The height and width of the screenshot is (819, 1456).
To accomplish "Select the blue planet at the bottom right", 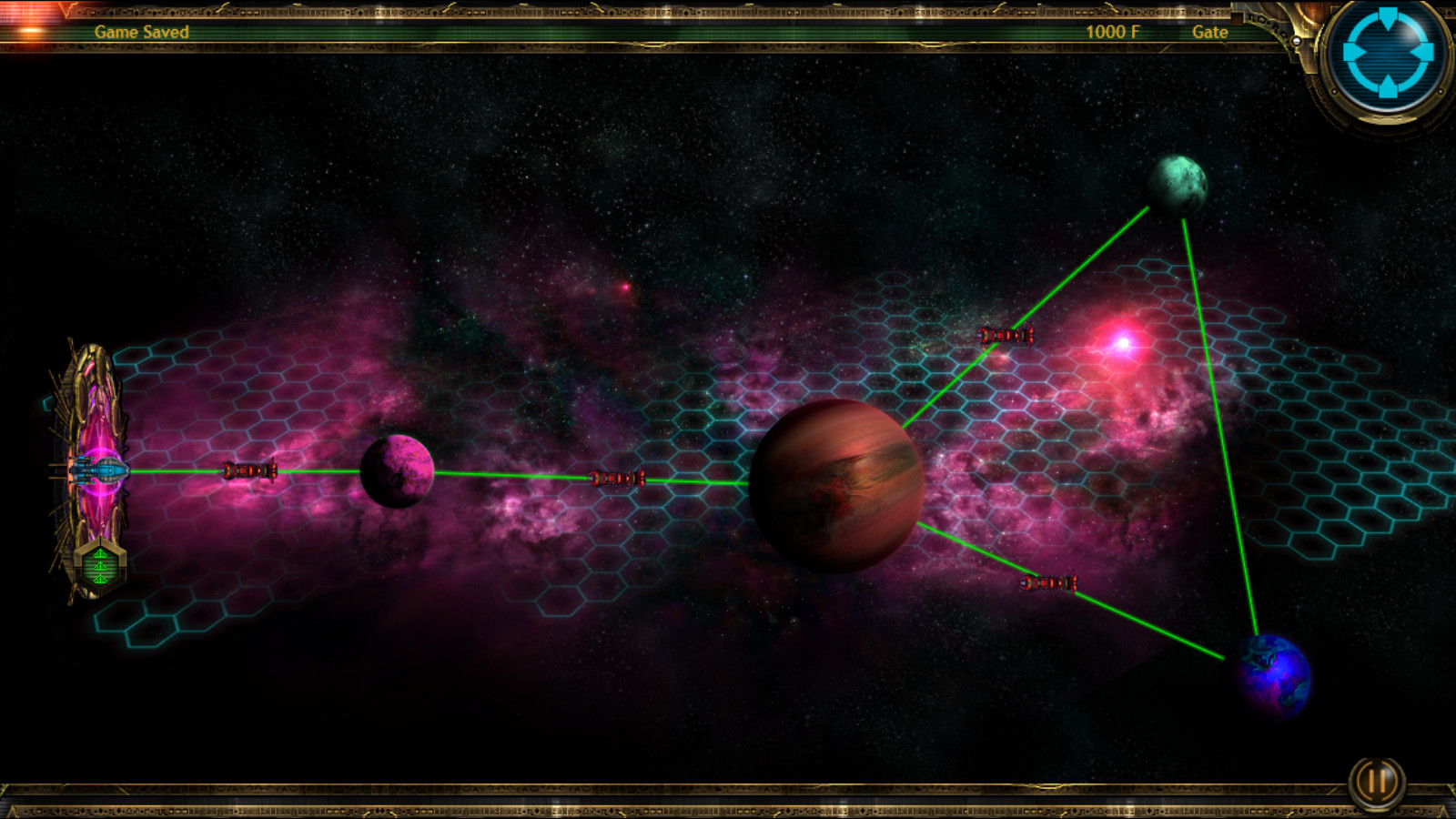I will tap(1272, 673).
